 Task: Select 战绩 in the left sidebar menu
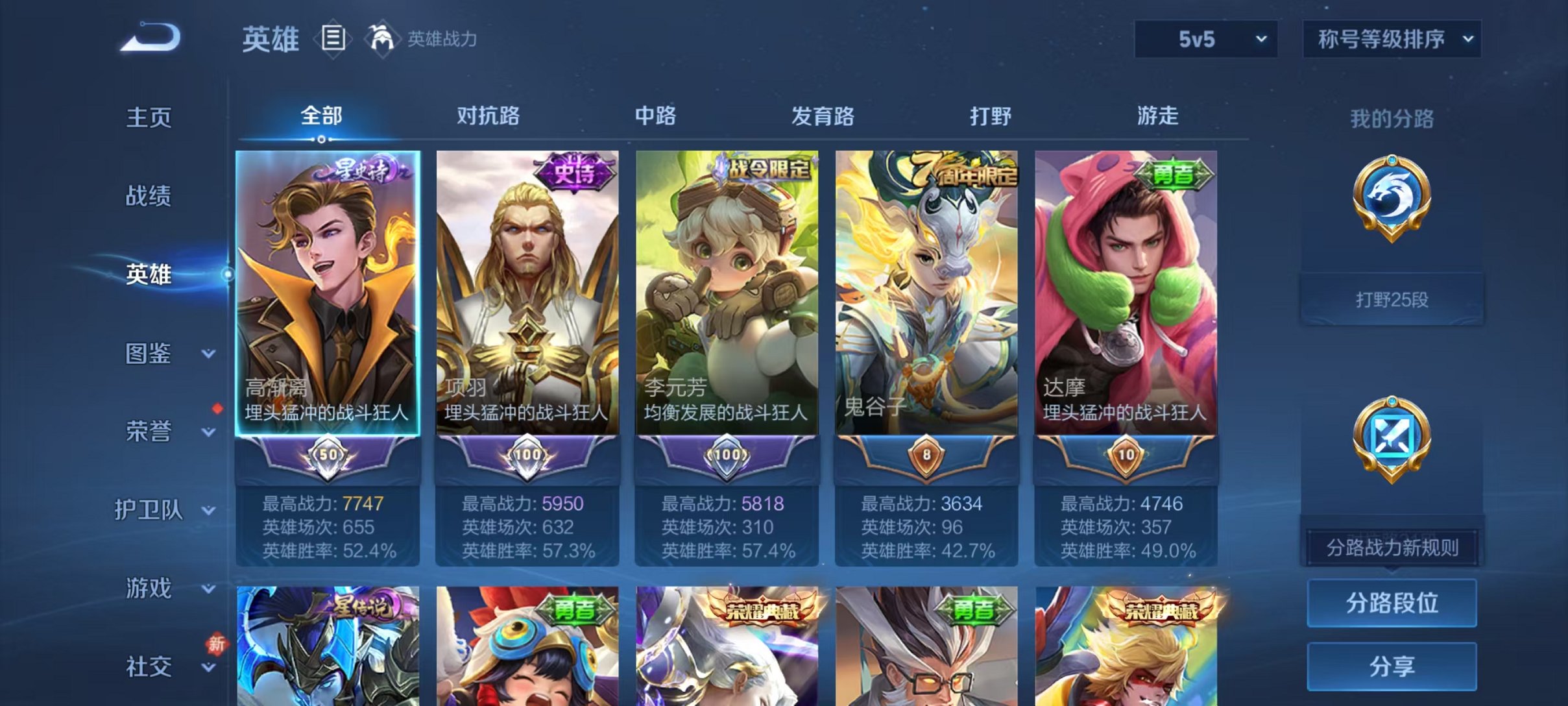149,196
